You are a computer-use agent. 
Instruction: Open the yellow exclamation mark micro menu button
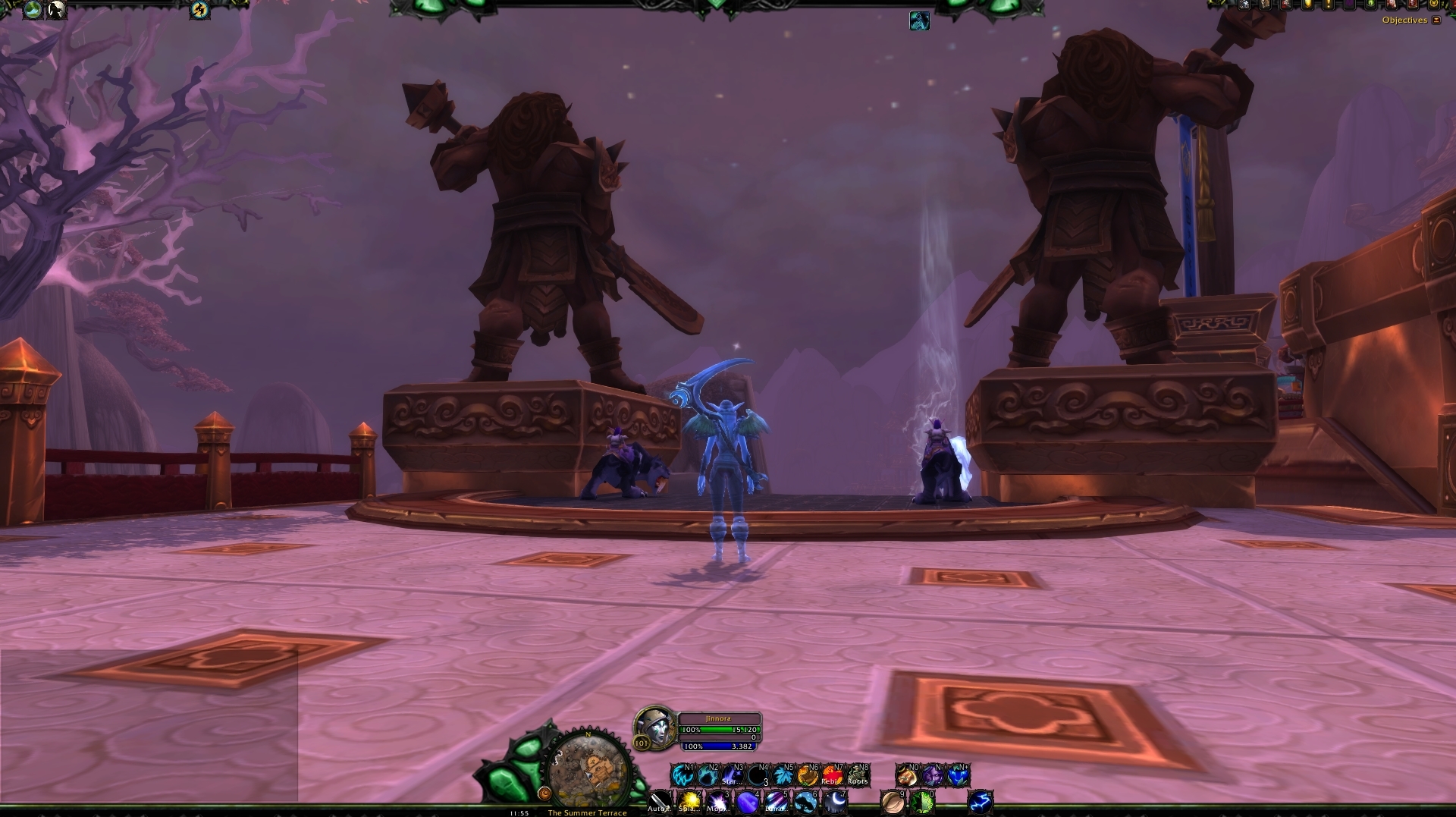tap(1329, 5)
